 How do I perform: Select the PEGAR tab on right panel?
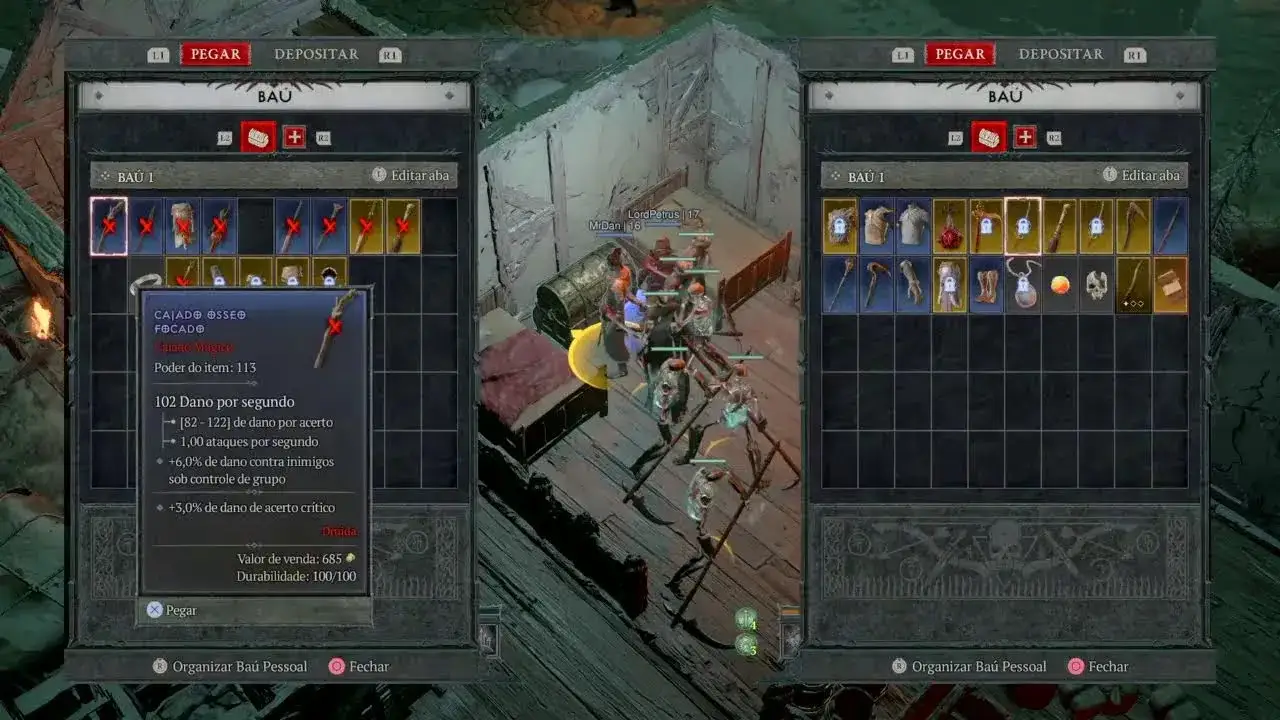pyautogui.click(x=959, y=54)
